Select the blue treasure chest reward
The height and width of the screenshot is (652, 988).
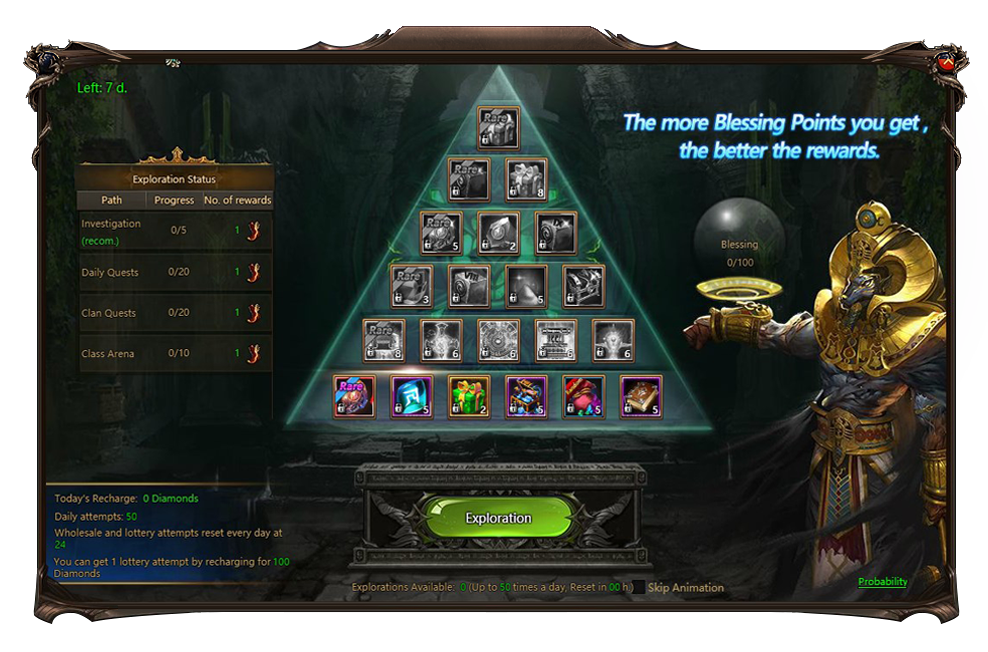click(526, 396)
